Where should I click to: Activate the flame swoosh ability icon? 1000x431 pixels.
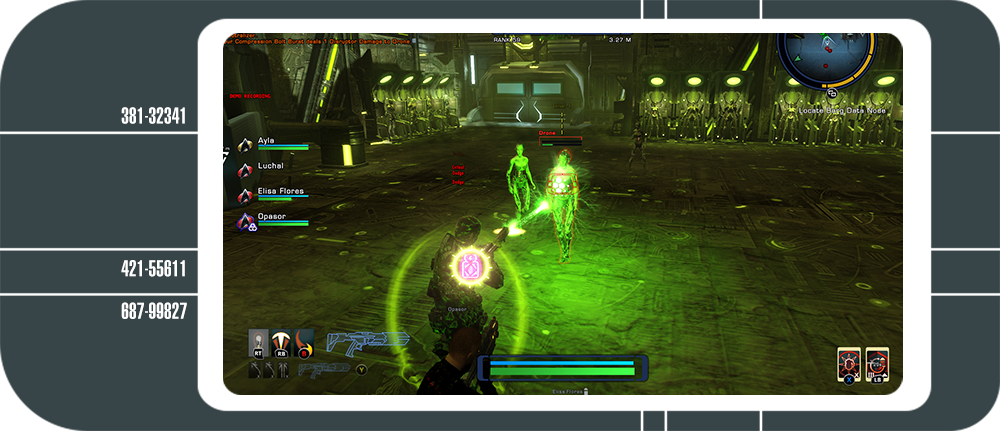[306, 343]
